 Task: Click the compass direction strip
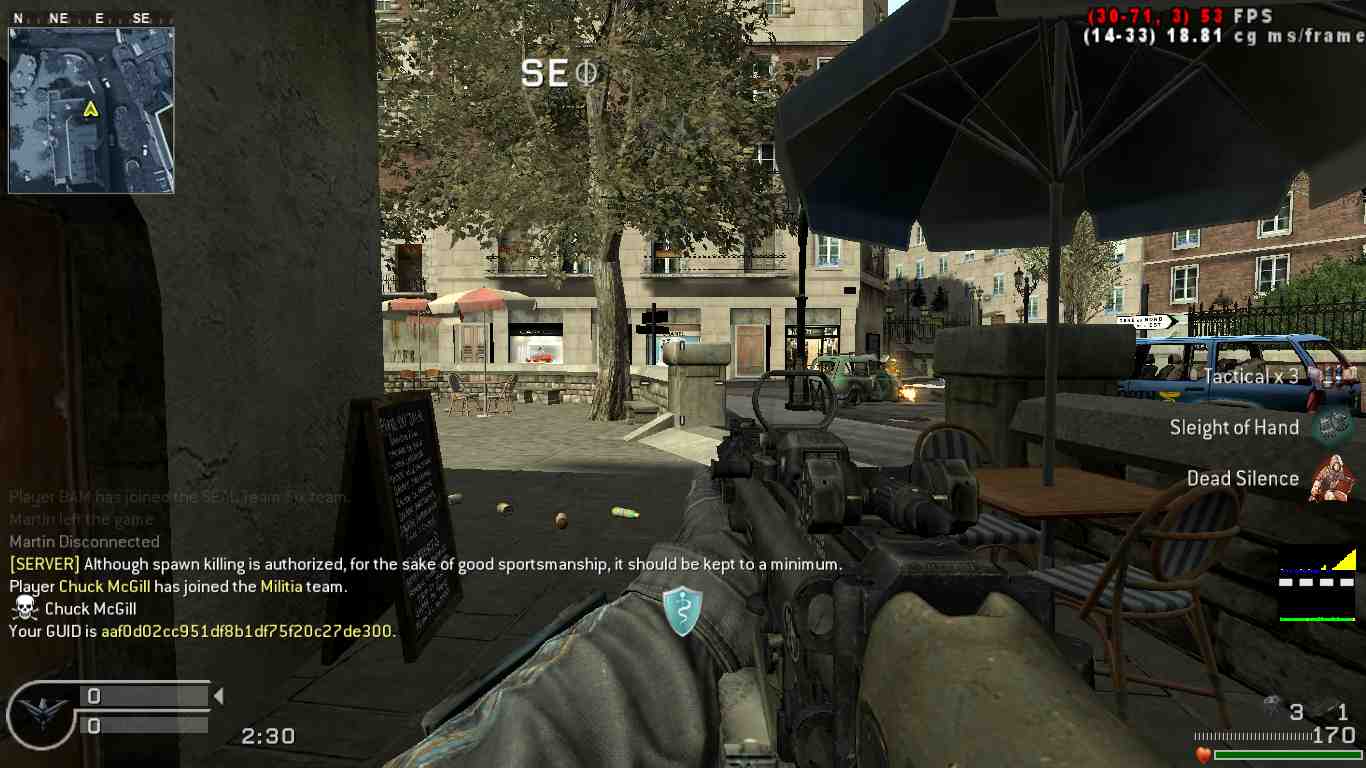(91, 18)
